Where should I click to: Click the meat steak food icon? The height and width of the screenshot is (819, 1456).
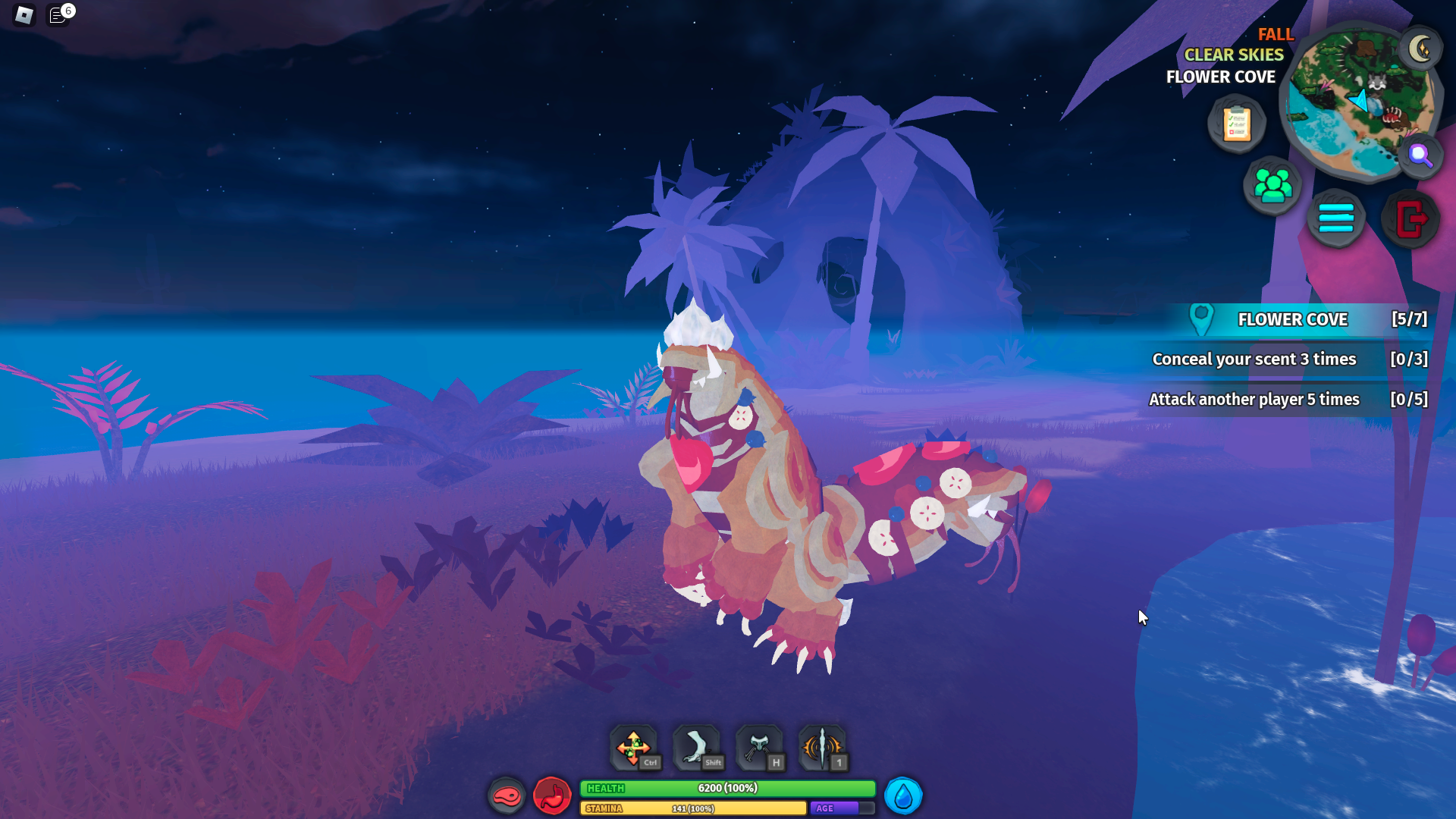point(507,796)
